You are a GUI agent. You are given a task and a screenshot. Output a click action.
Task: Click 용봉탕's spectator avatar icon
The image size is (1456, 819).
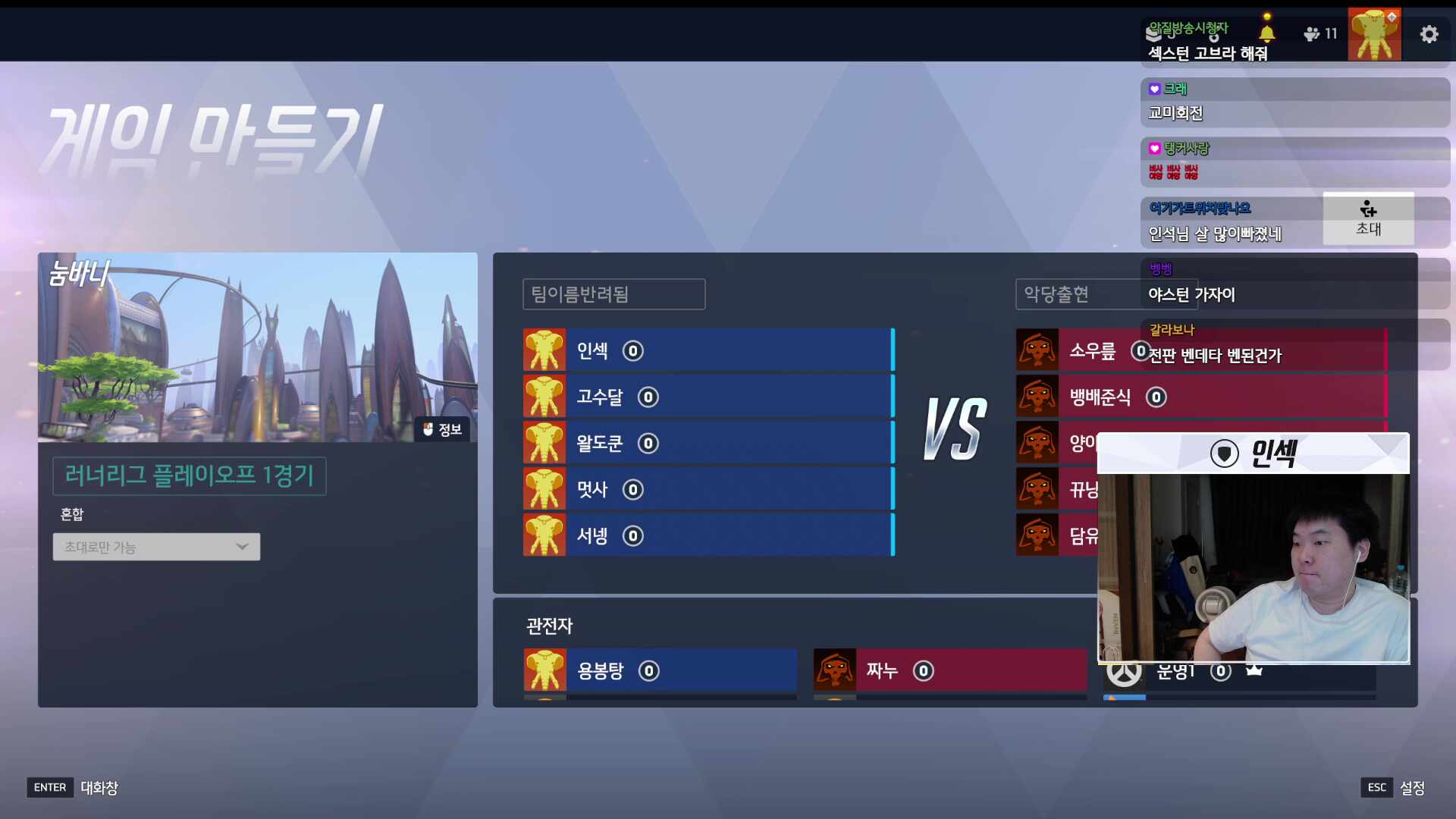coord(544,670)
